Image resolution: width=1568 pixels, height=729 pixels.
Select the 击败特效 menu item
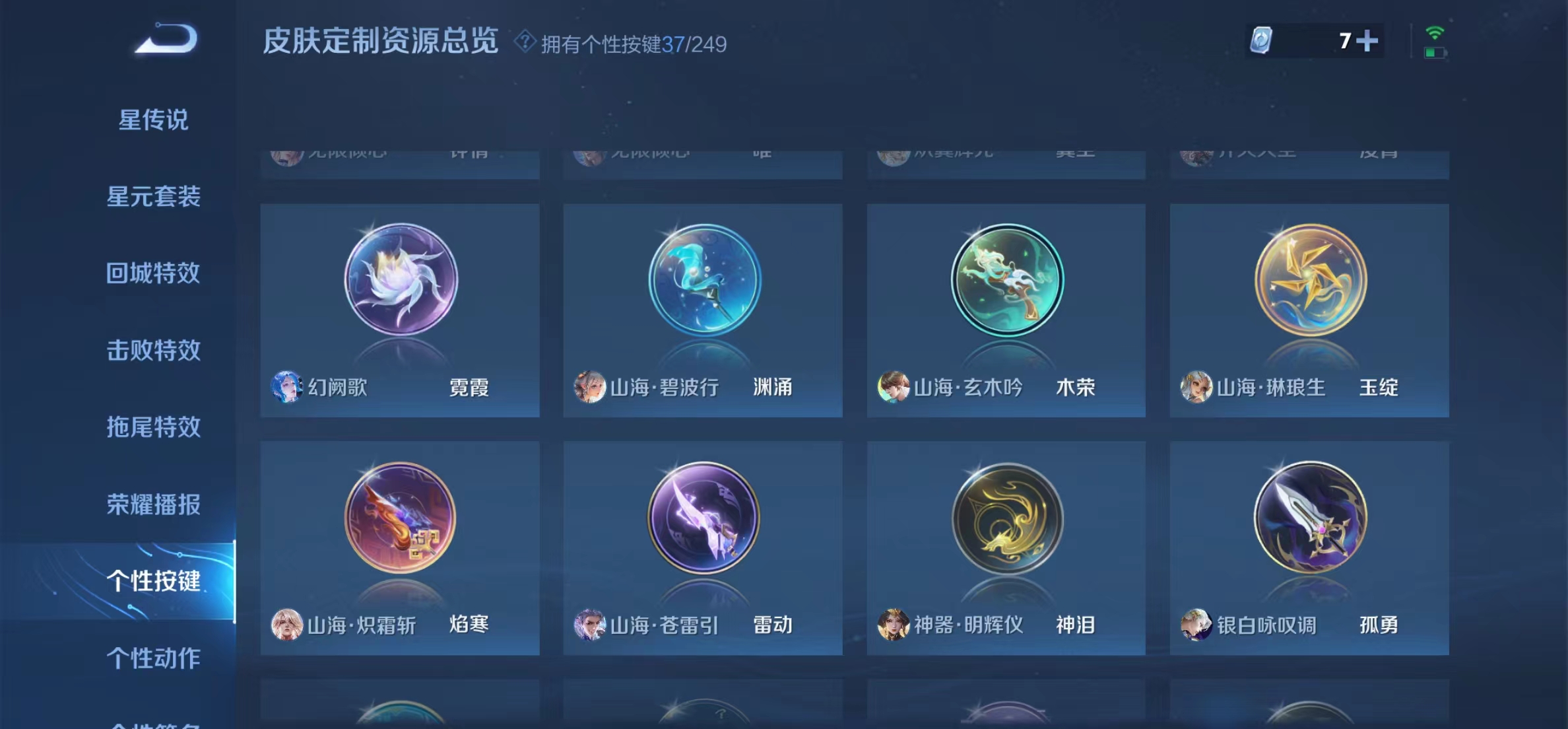(153, 351)
